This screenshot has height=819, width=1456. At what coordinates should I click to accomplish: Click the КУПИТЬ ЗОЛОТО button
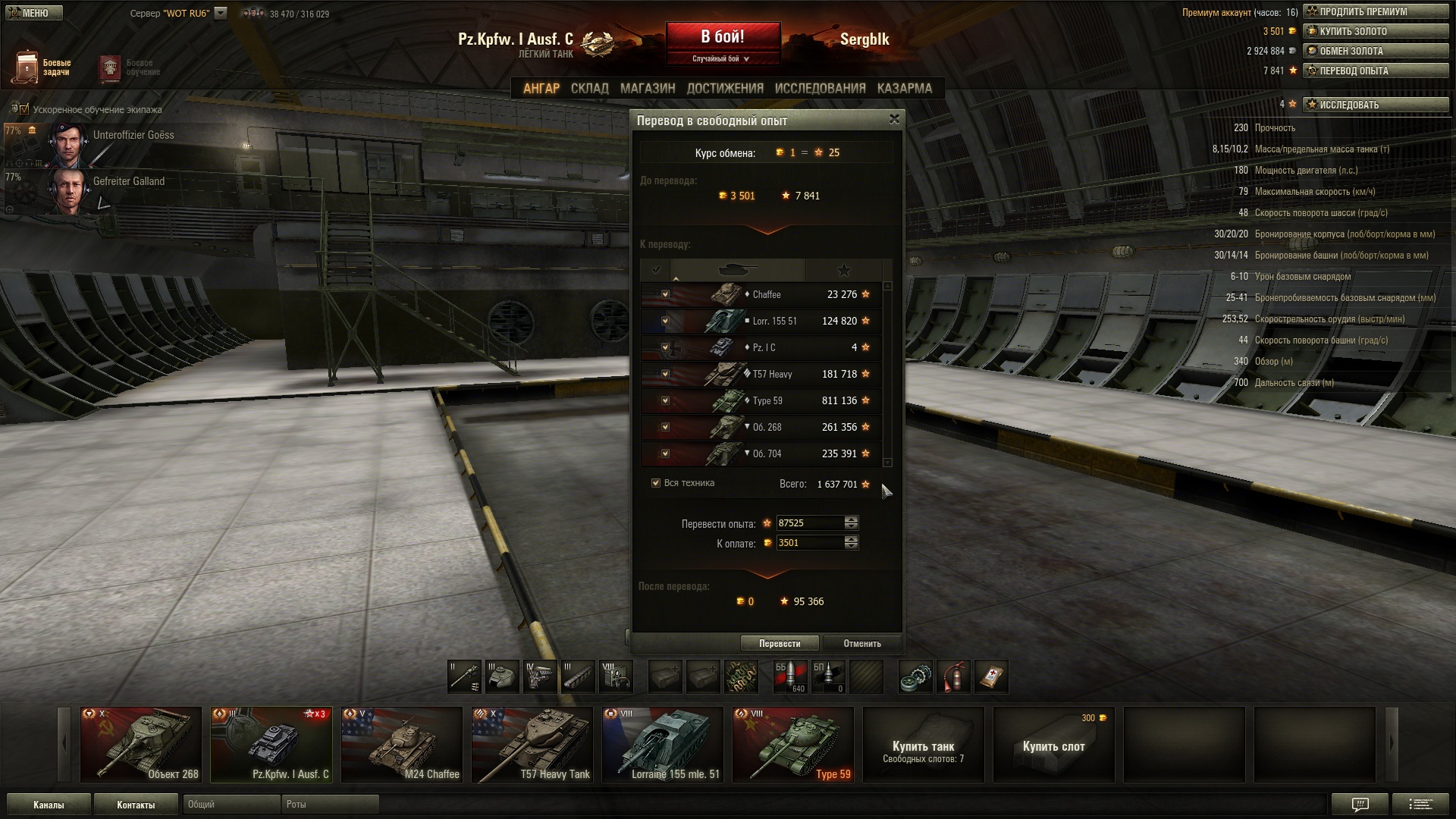[1375, 31]
